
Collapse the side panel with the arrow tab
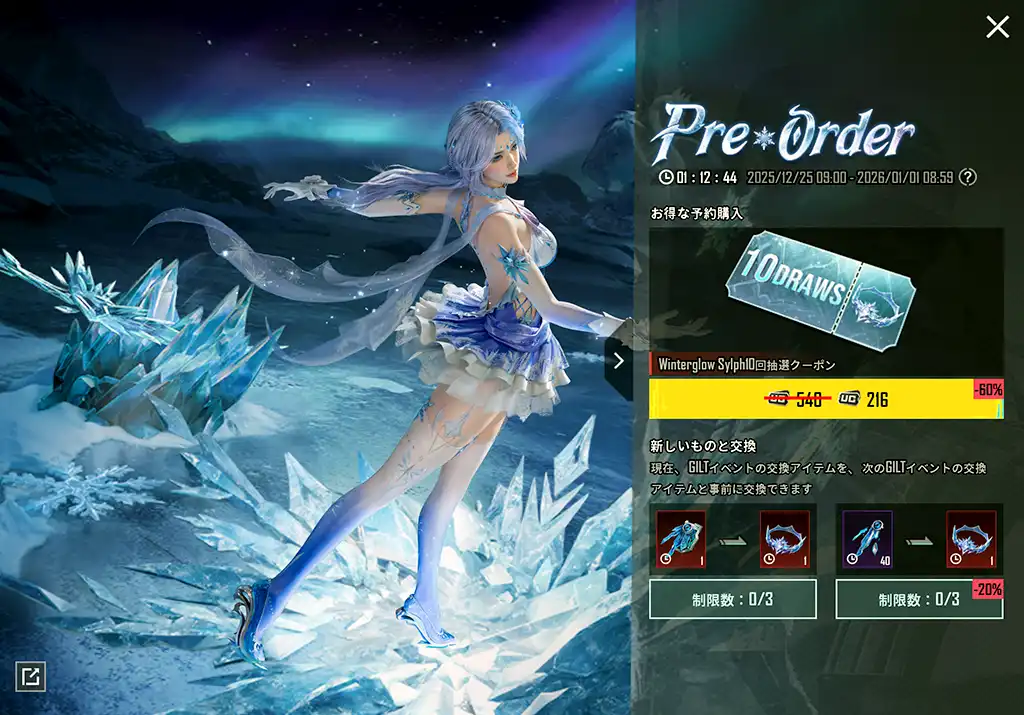point(619,361)
